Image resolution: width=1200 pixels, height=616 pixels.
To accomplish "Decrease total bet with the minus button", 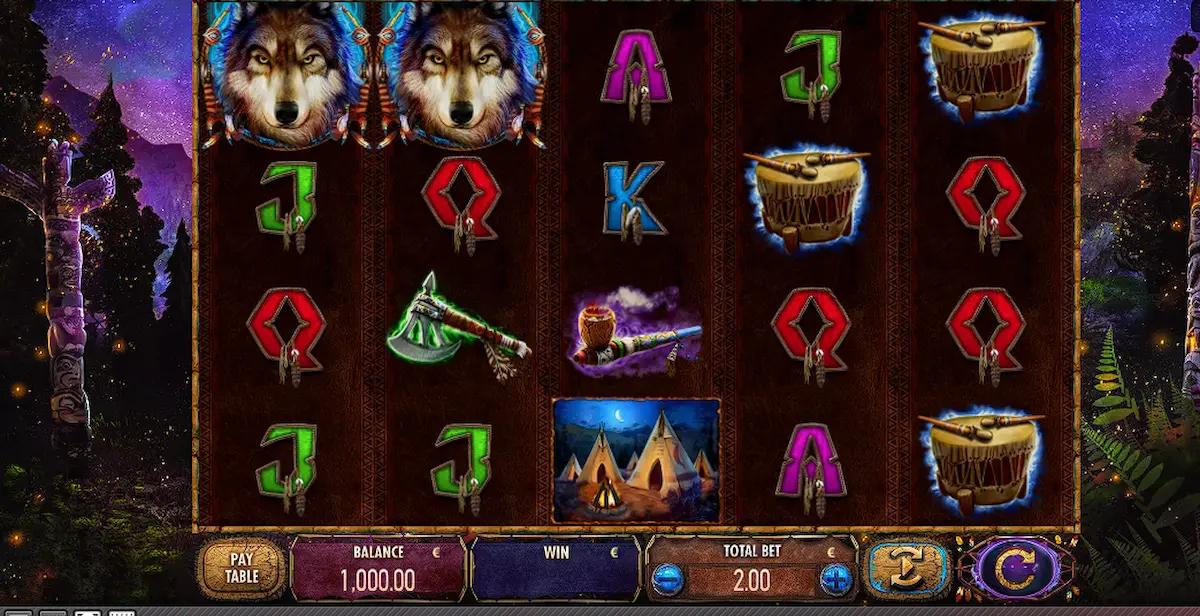I will click(668, 578).
